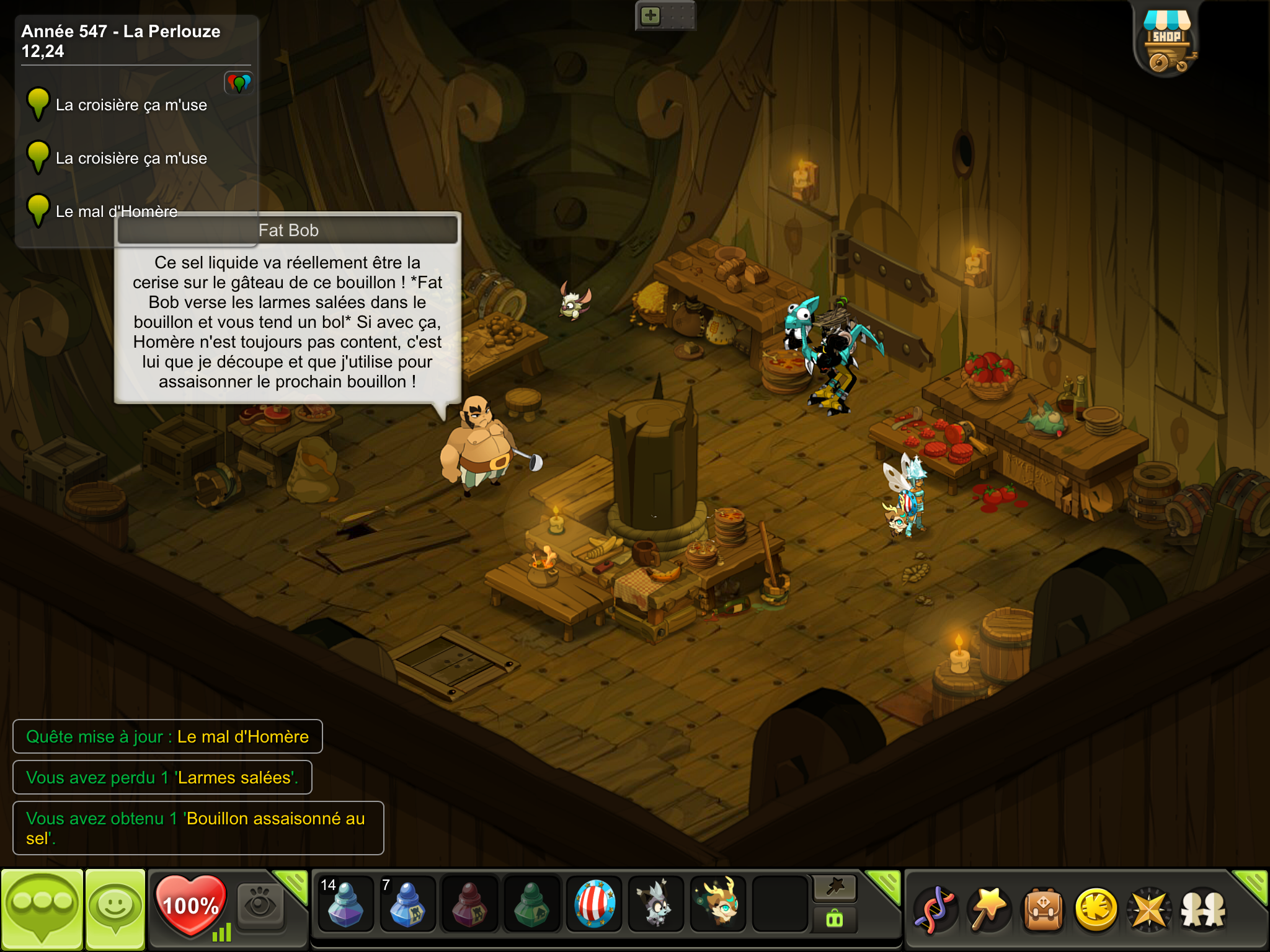Open the smiley emote menu
Image resolution: width=1270 pixels, height=952 pixels.
click(115, 909)
